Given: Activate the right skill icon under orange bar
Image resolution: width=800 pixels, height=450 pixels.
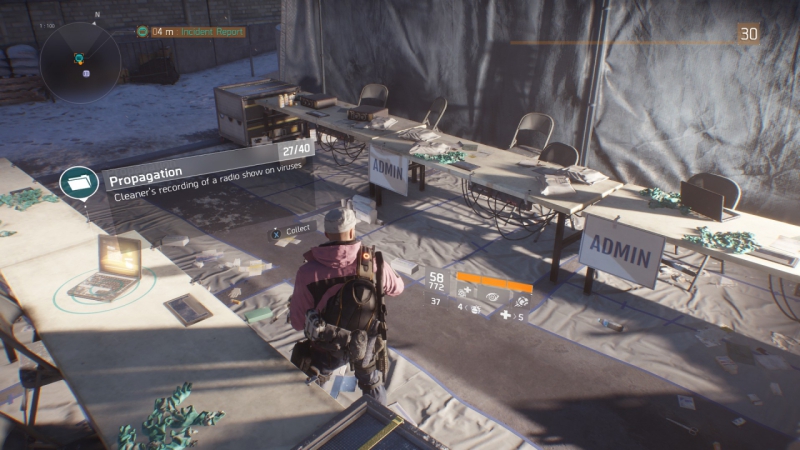Looking at the screenshot, I should [520, 300].
